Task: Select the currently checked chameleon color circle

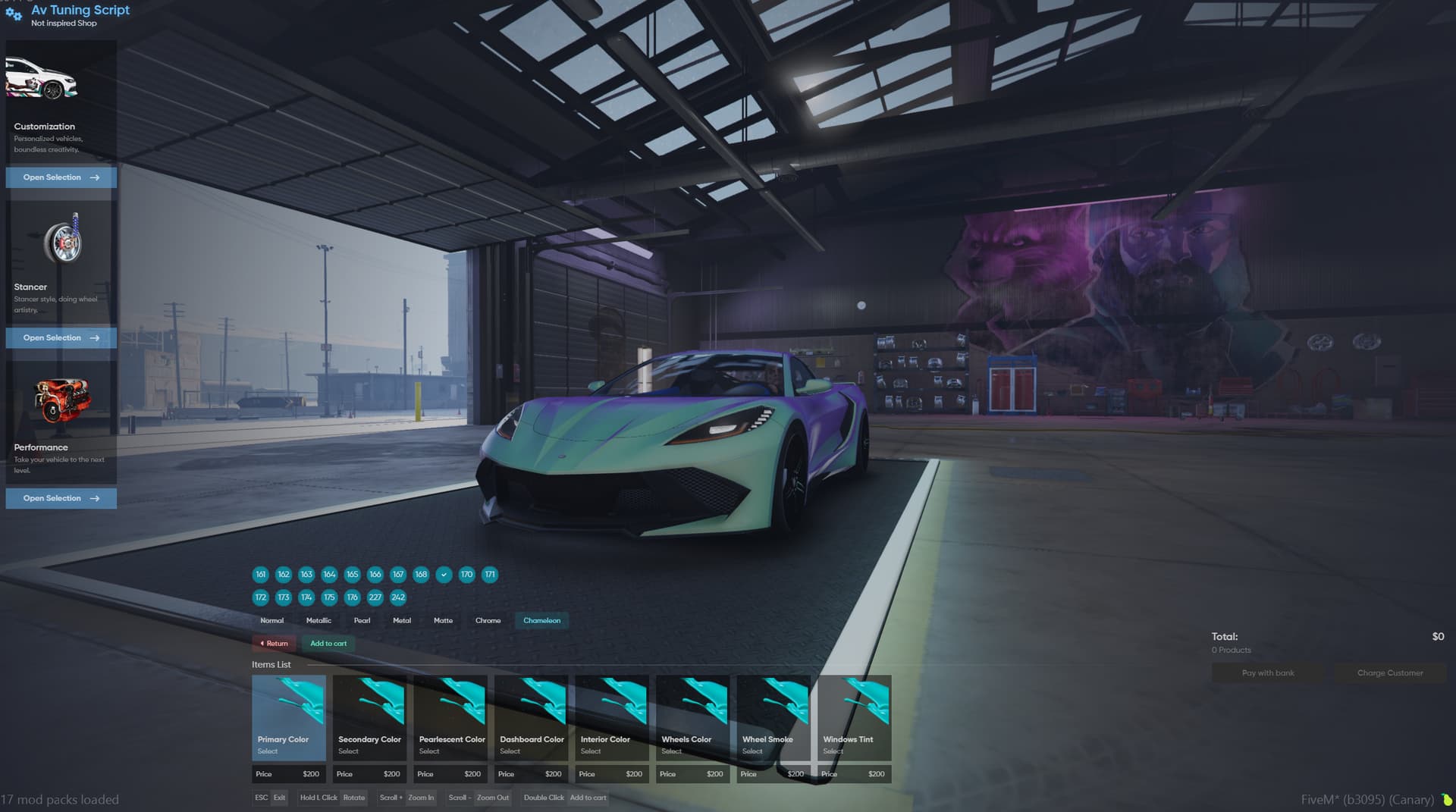Action: [444, 575]
